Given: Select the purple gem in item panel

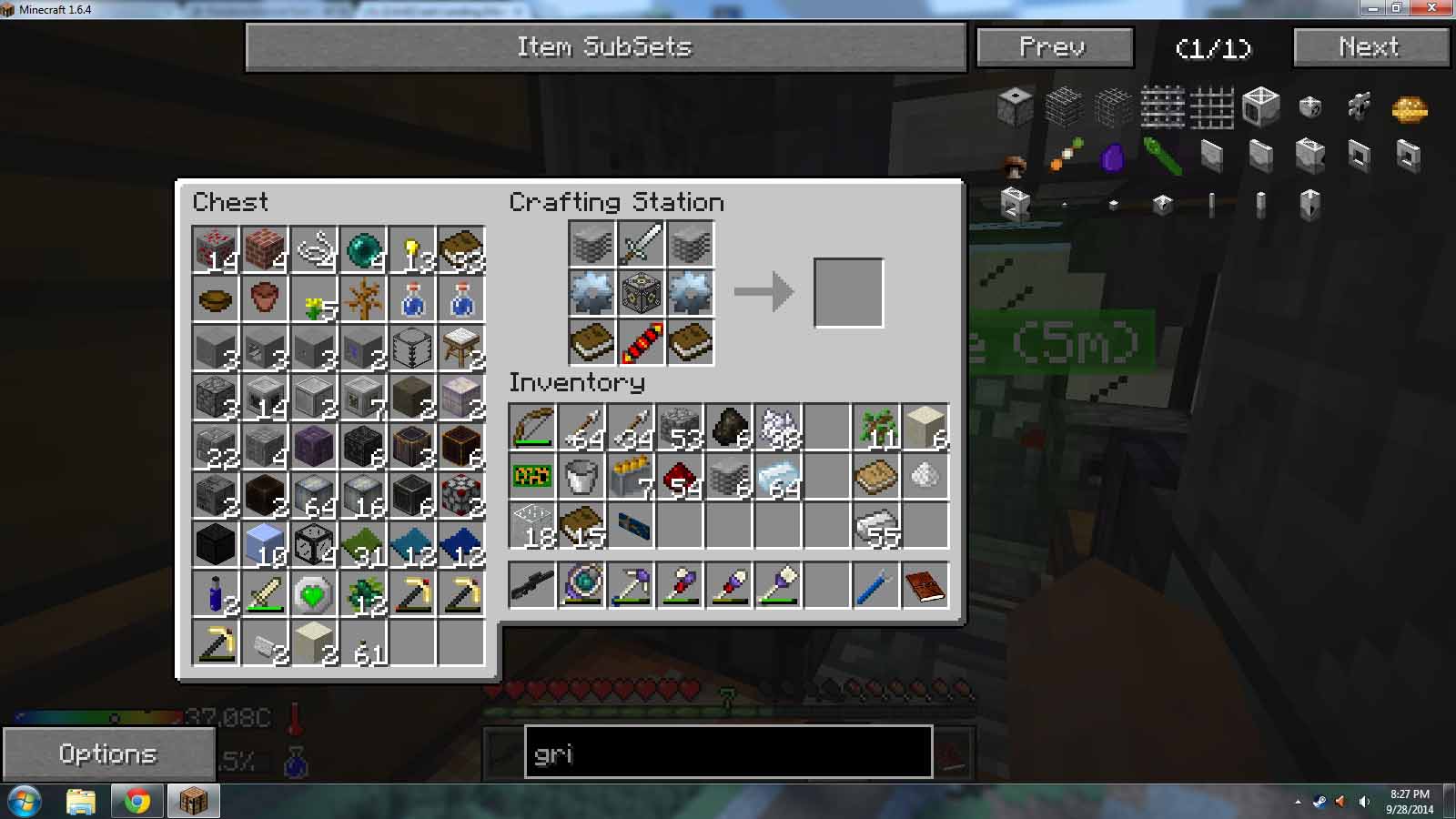Looking at the screenshot, I should (x=1113, y=157).
